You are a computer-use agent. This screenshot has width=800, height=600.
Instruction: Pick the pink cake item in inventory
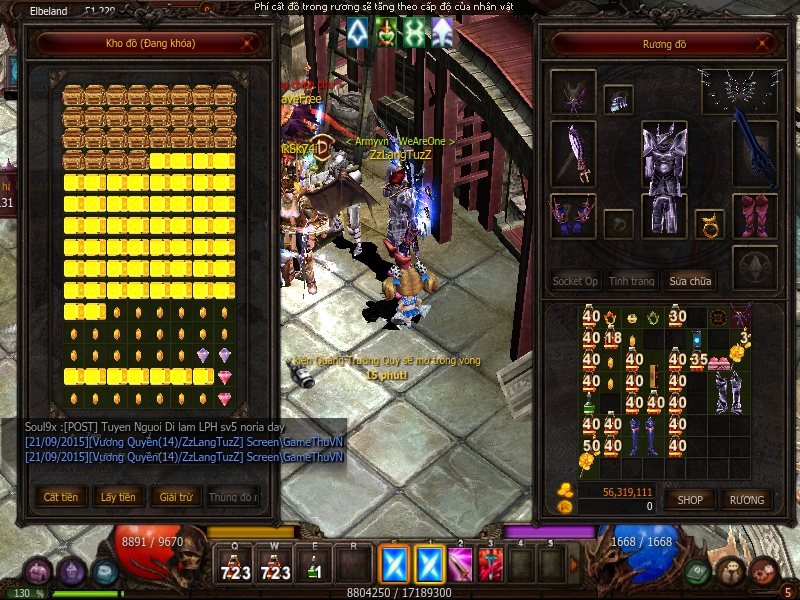tap(718, 362)
